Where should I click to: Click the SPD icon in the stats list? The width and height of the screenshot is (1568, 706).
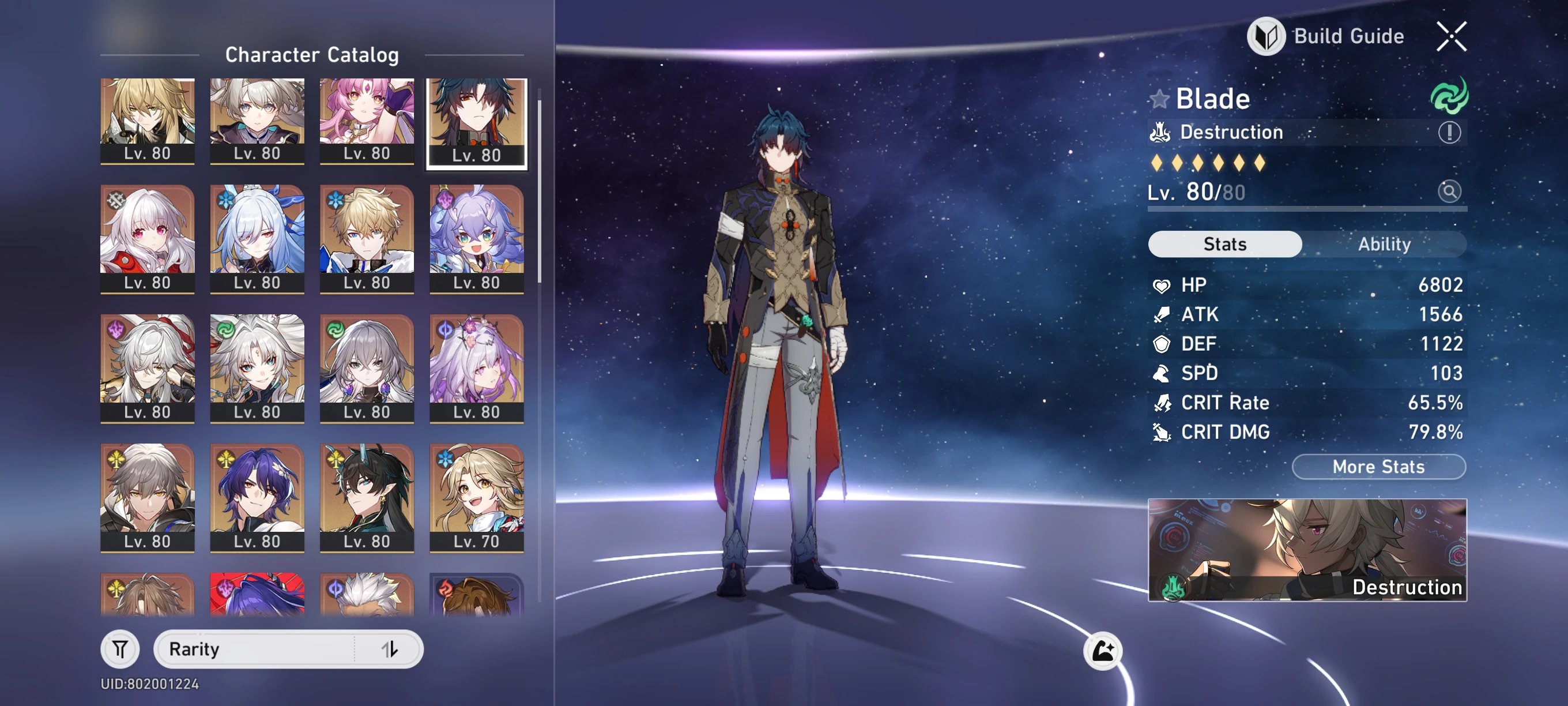click(1162, 373)
